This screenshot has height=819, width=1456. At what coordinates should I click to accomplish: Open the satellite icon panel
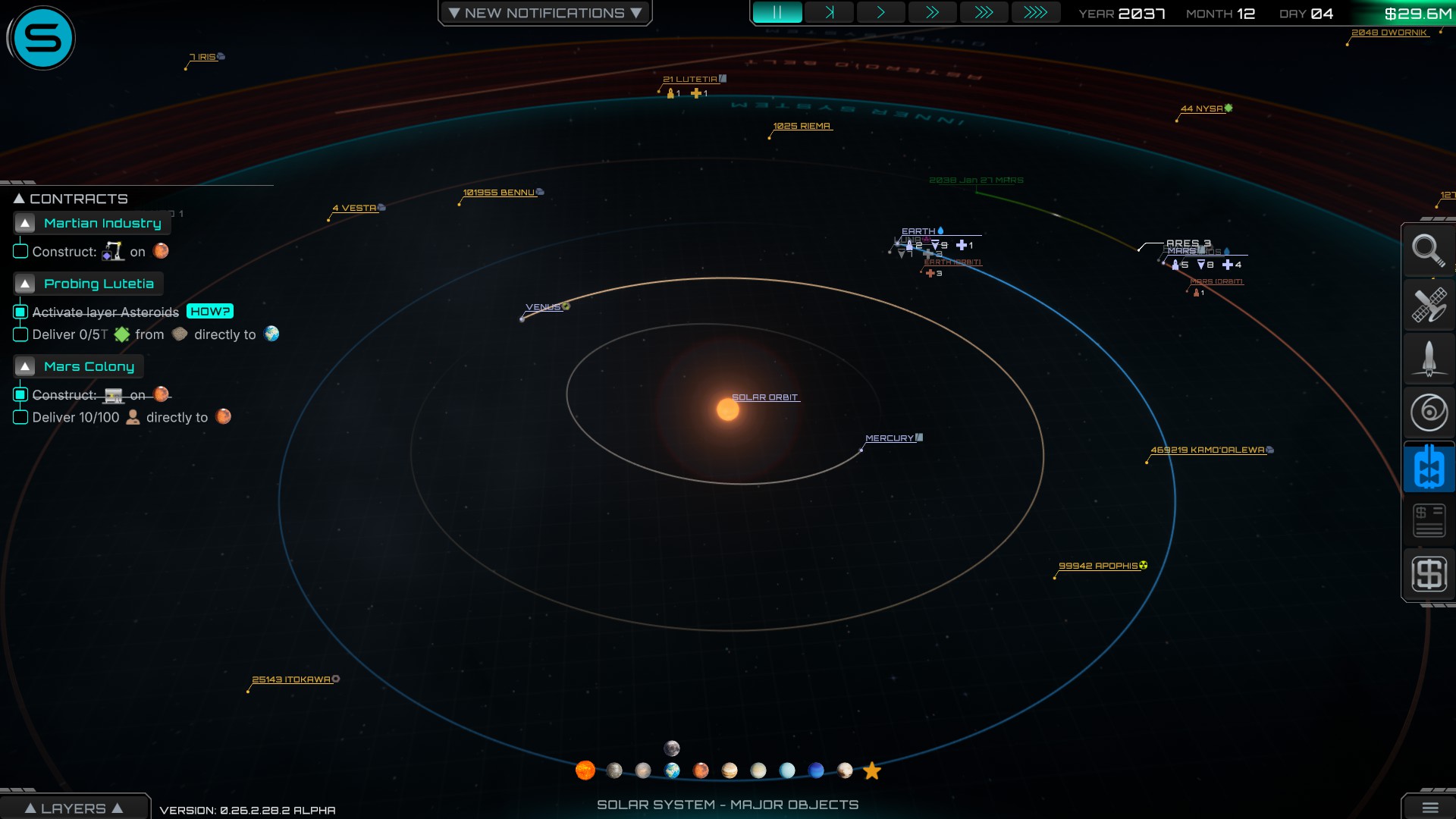[1428, 305]
